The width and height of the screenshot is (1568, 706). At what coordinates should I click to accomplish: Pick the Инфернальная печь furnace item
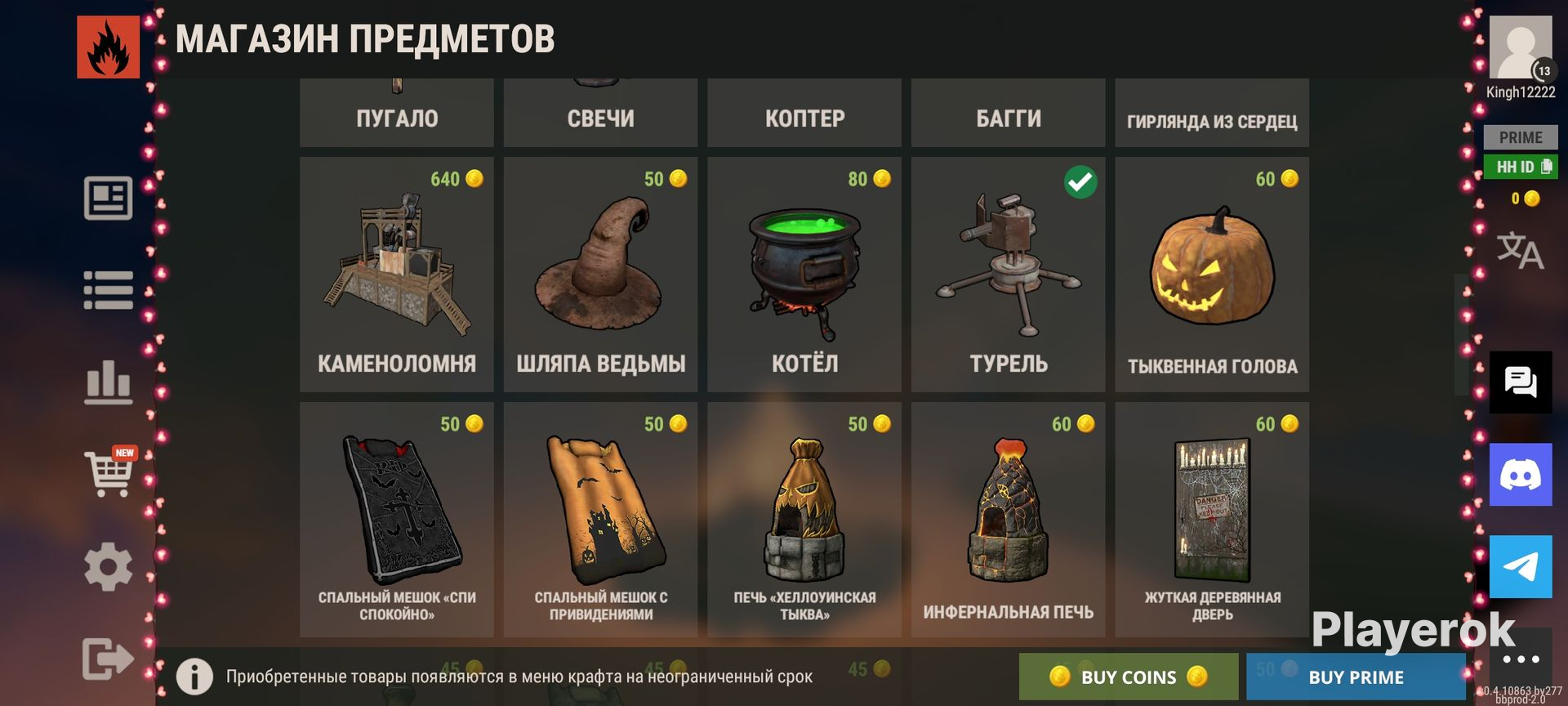pyautogui.click(x=1008, y=520)
